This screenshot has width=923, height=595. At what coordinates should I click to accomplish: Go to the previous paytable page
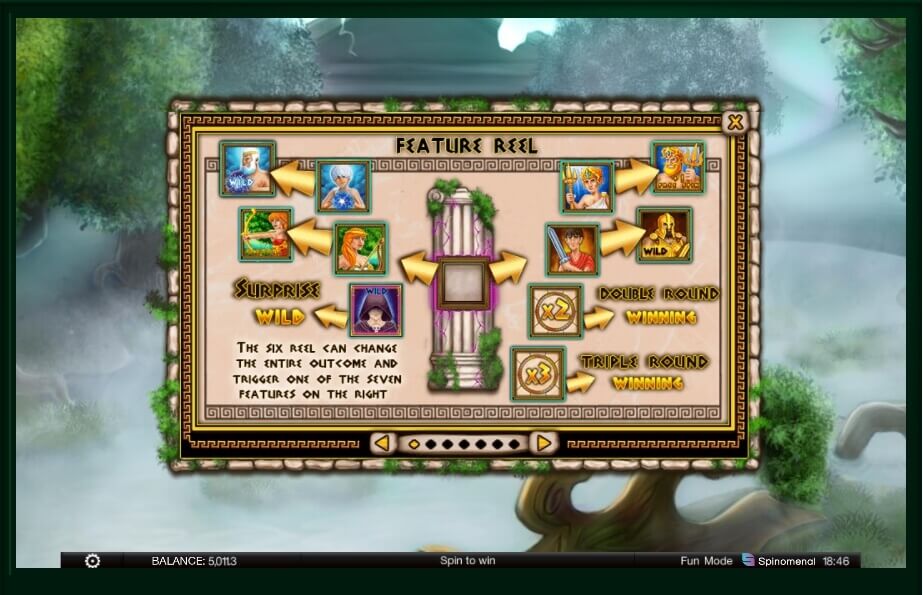[381, 442]
